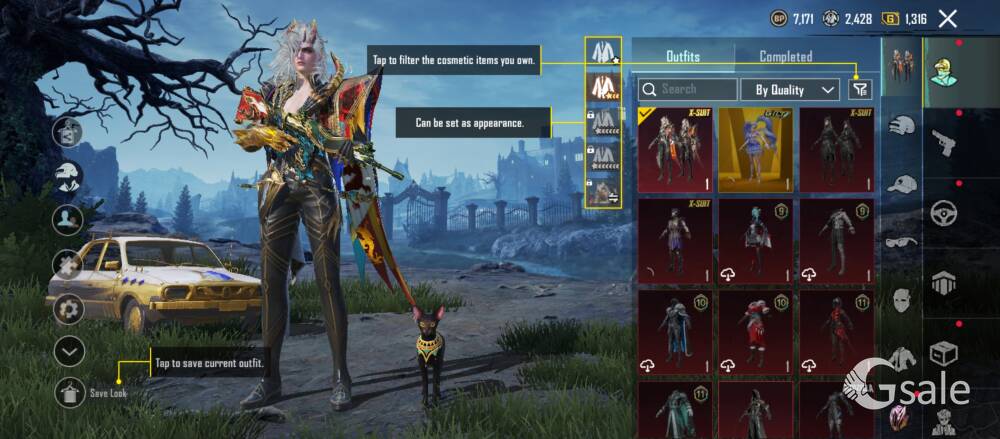Screen dimensions: 1000x439
Task: Close the inventory screen with the X
Action: (948, 18)
